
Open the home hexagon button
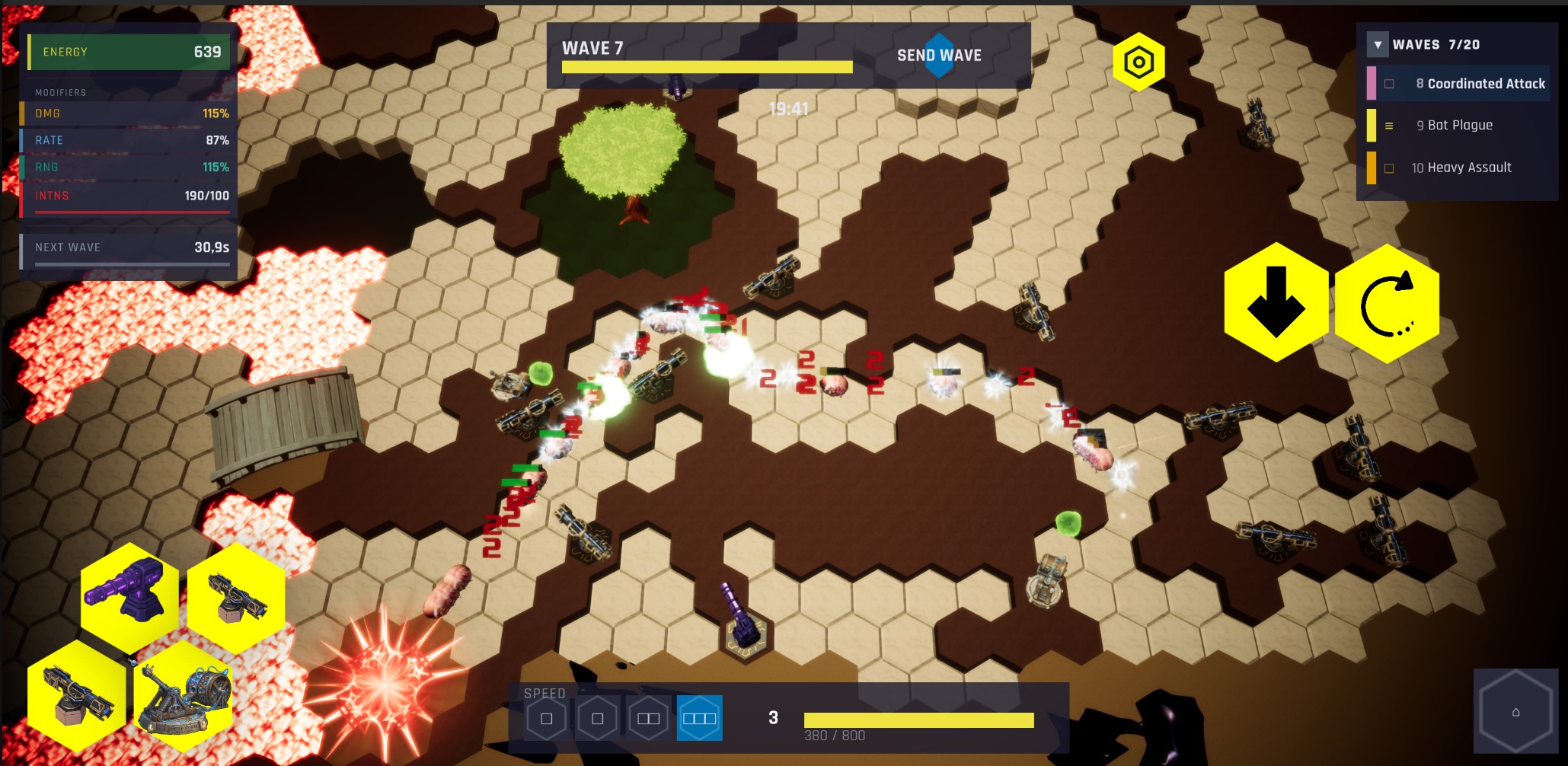pos(1515,712)
